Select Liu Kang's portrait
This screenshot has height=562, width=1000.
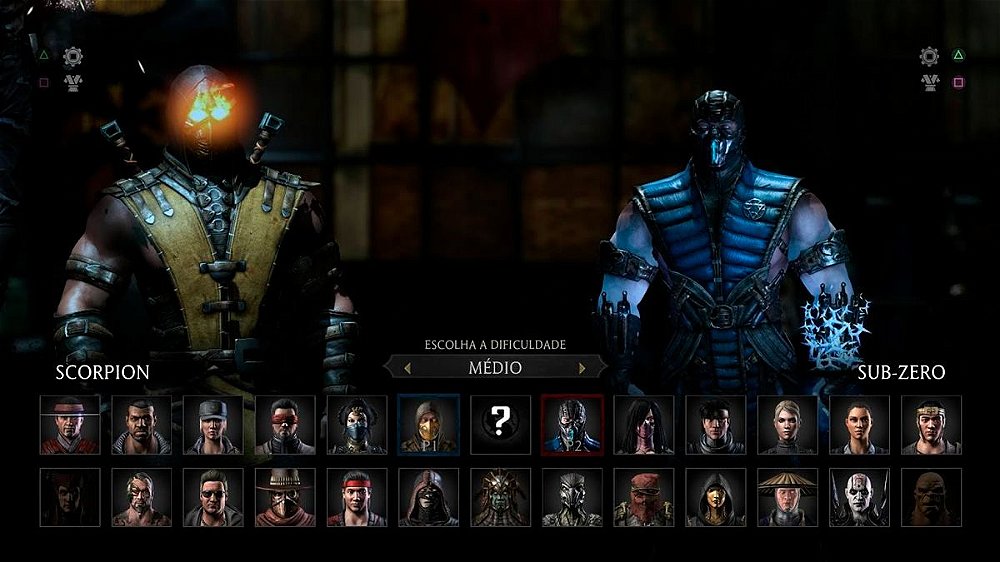click(357, 497)
